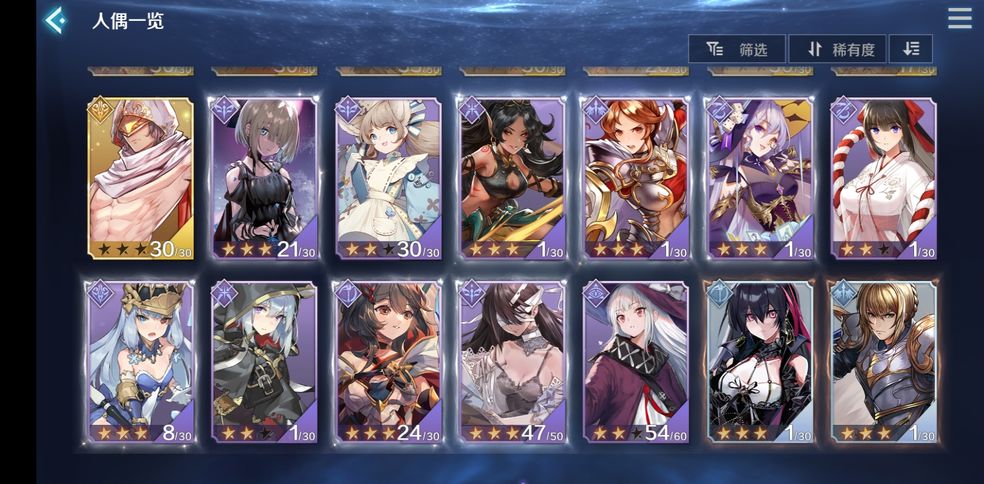
Task: Change sorting via 稀有度 button
Action: click(x=837, y=49)
